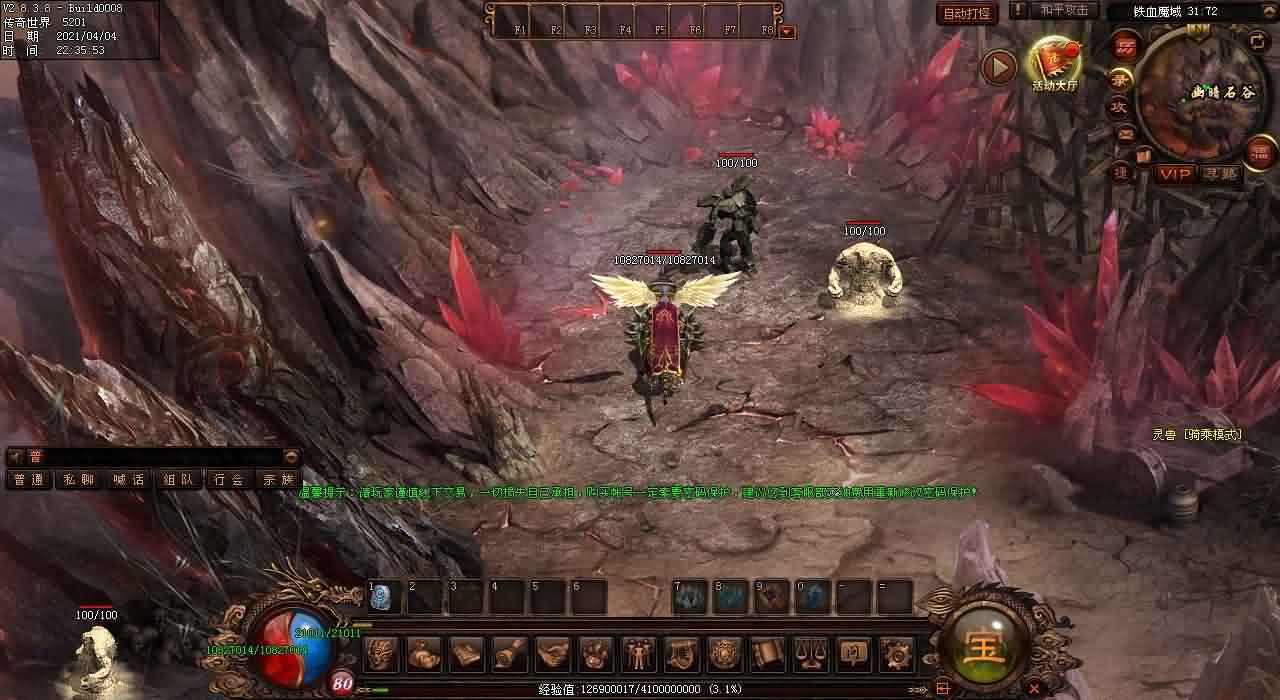Viewport: 1280px width, 700px height.
Task: Open the 幽暗石谷 minimap
Action: [x=1196, y=93]
